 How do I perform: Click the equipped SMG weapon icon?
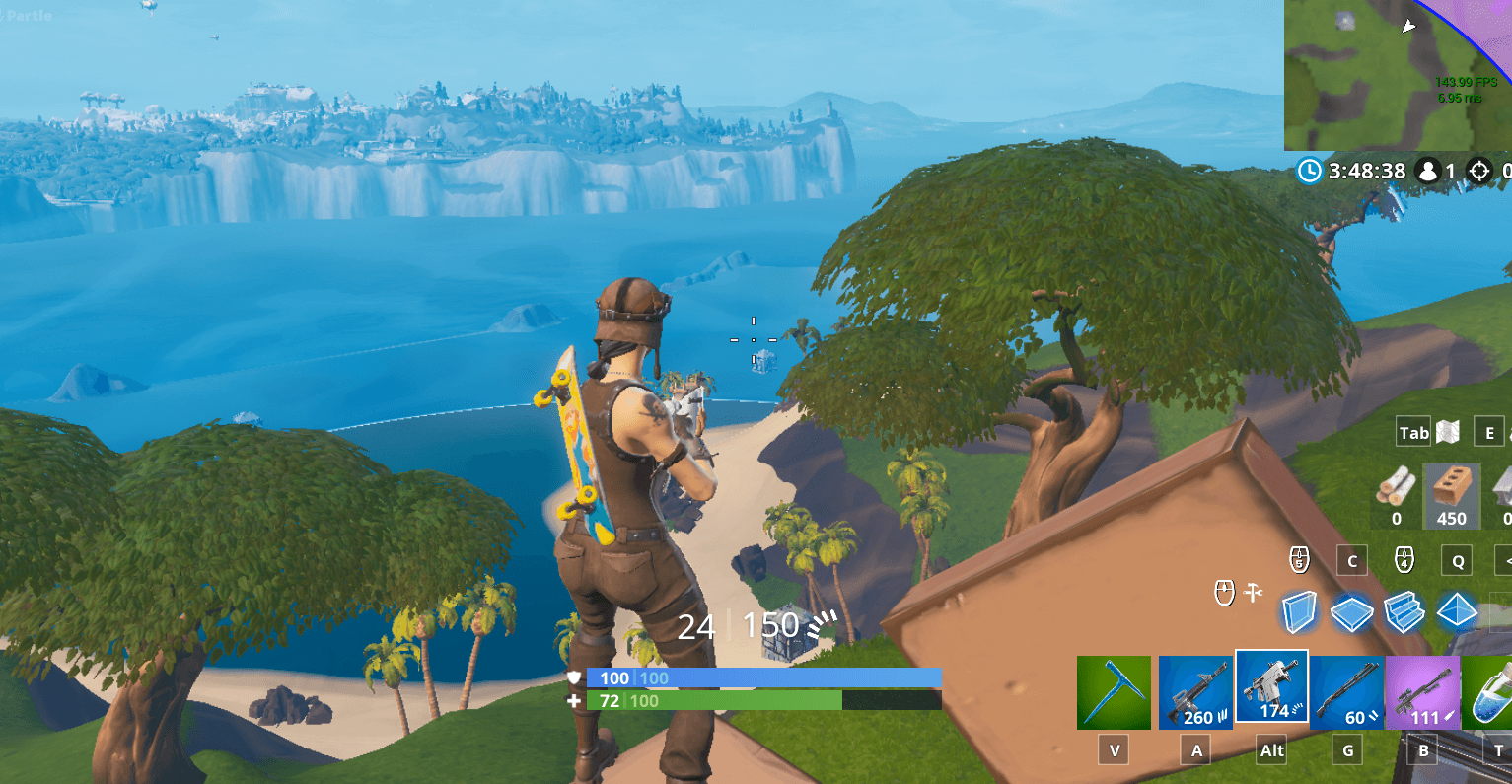[1270, 688]
